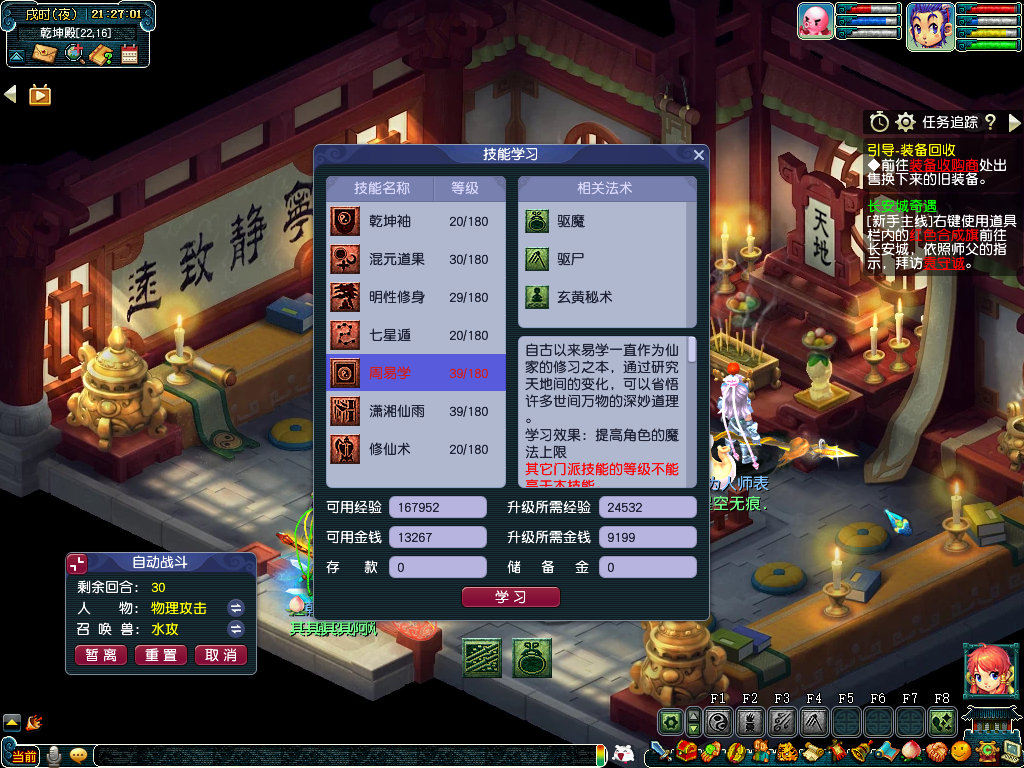Select the 混元道果 skill row

416,259
